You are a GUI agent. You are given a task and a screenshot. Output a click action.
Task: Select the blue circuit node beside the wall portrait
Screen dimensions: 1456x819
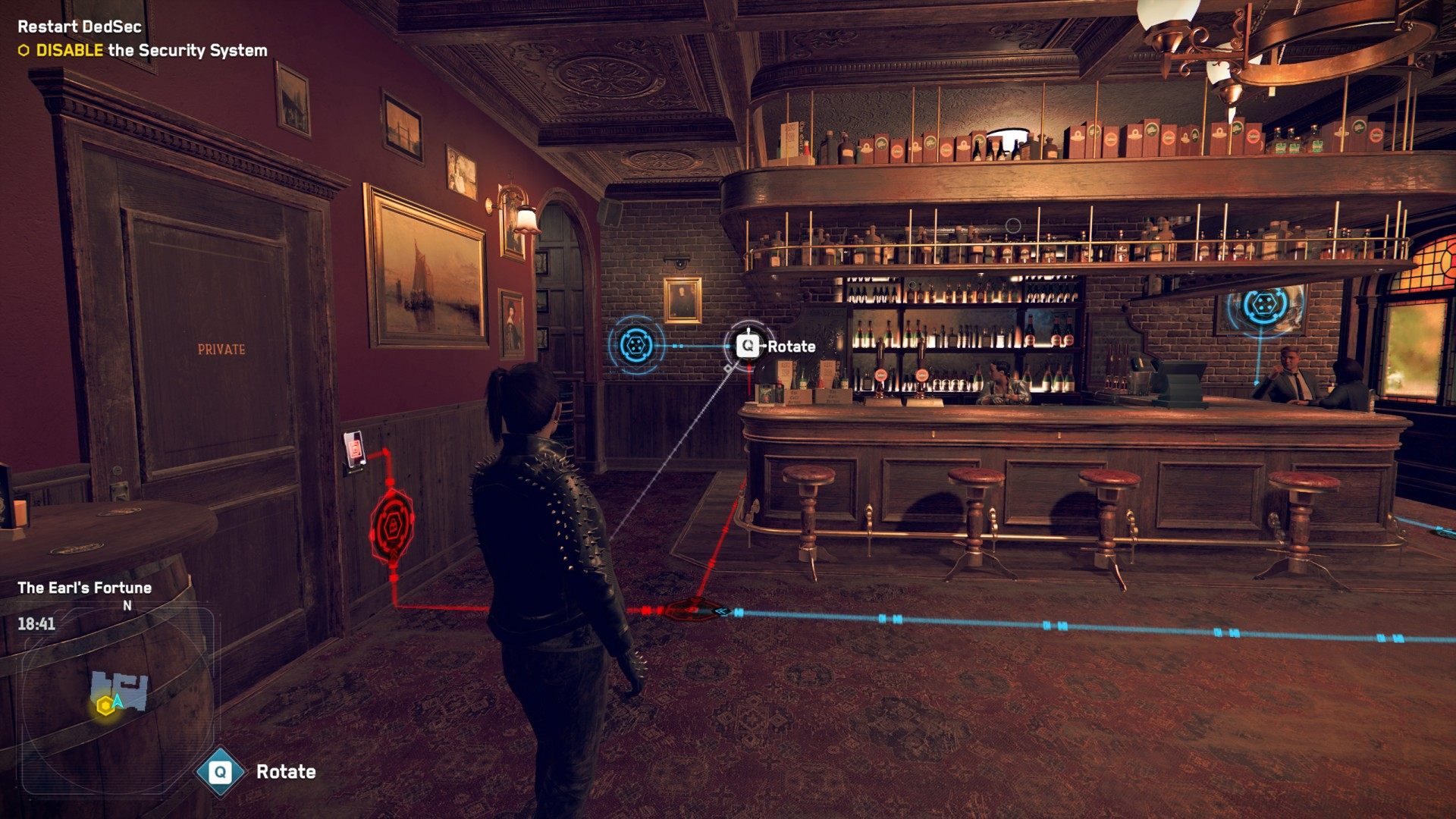click(x=636, y=346)
